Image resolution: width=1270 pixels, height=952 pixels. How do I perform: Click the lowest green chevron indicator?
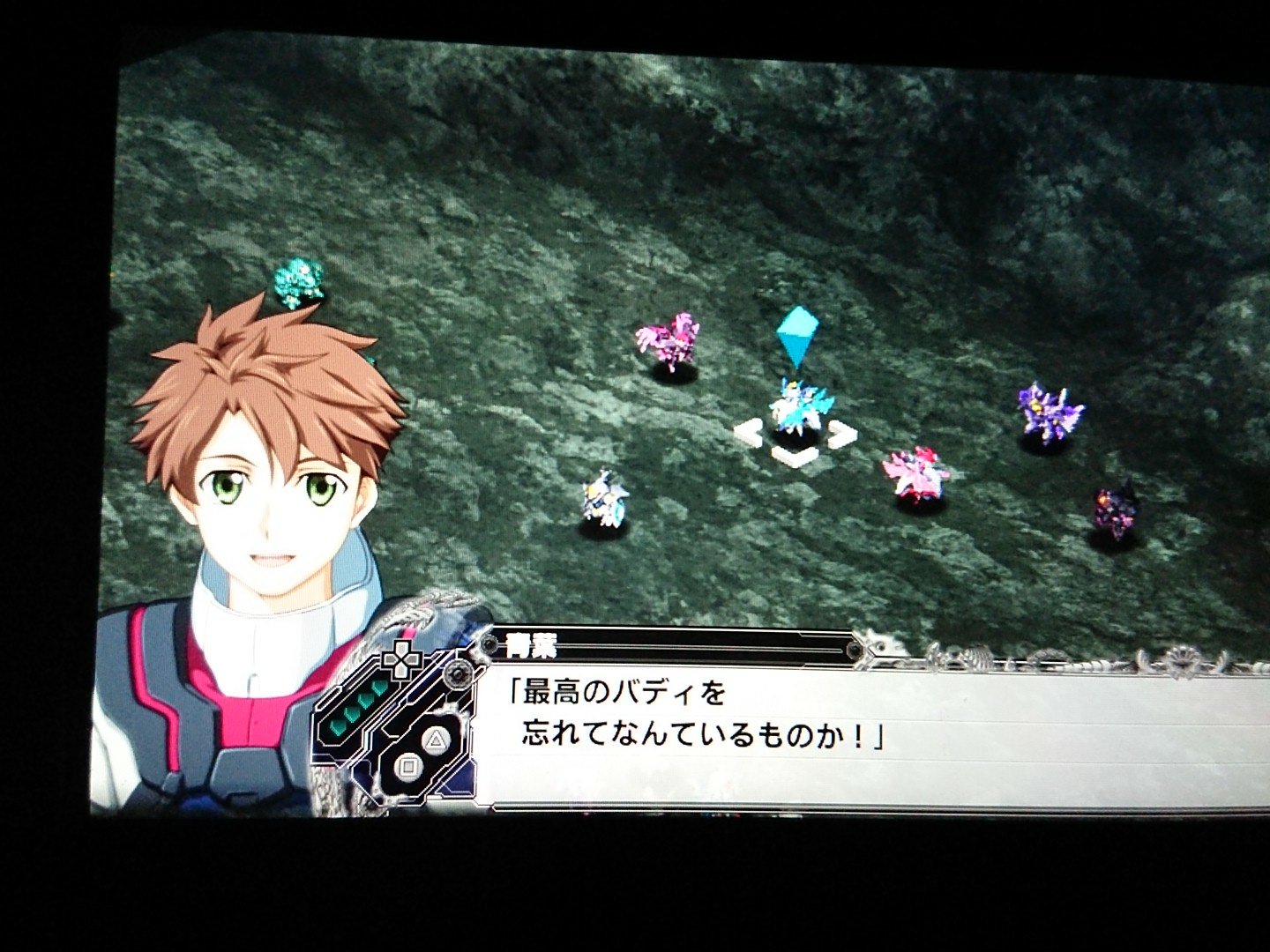point(337,728)
